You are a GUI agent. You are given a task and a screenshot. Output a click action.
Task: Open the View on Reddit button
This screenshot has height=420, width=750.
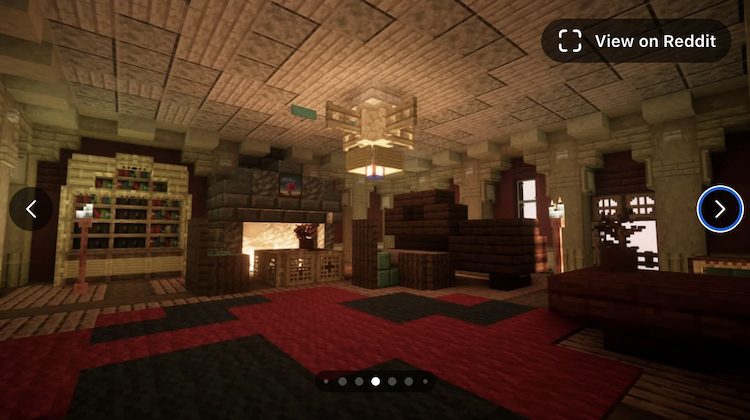pos(636,41)
